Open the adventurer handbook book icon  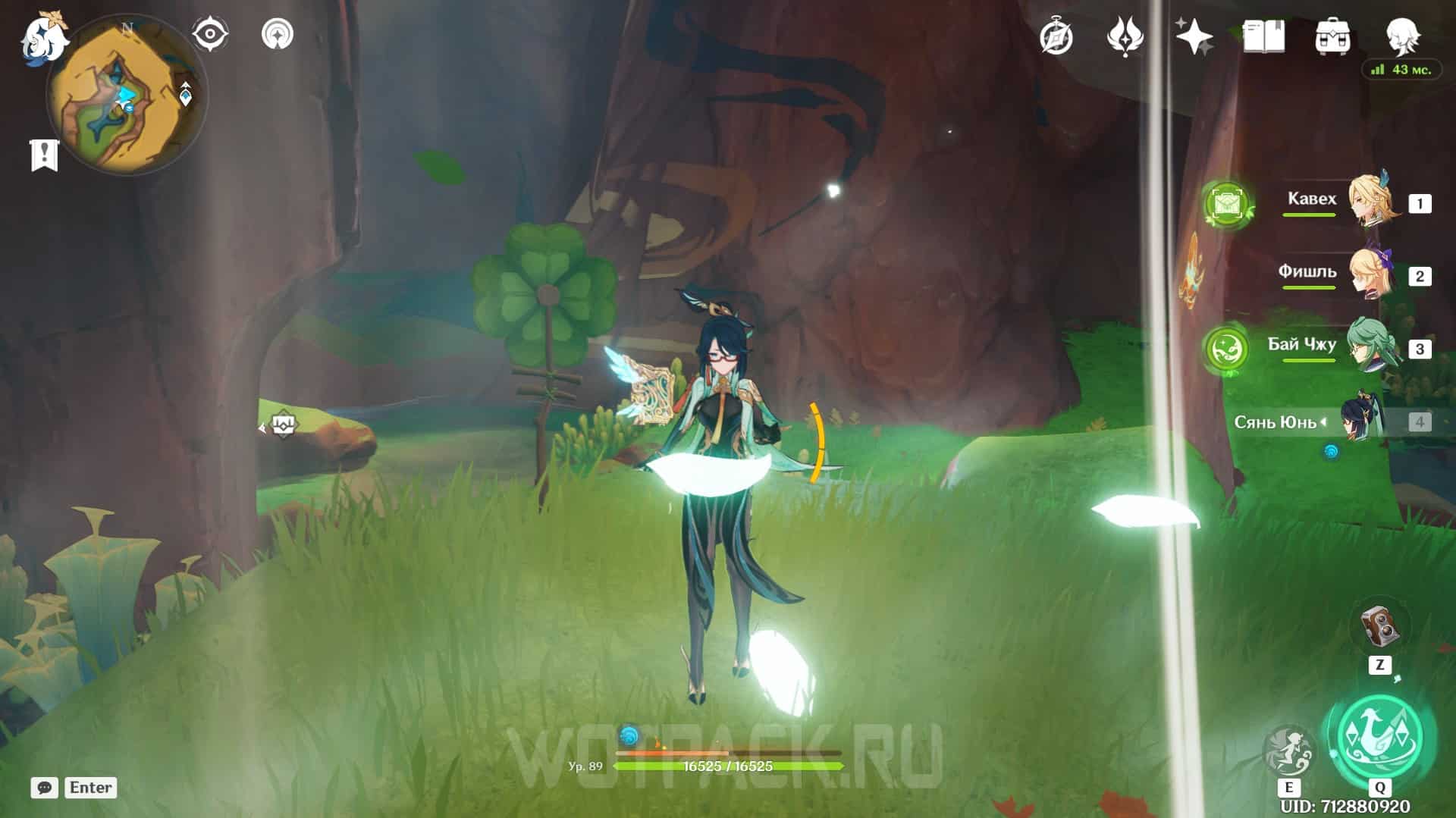[1263, 36]
